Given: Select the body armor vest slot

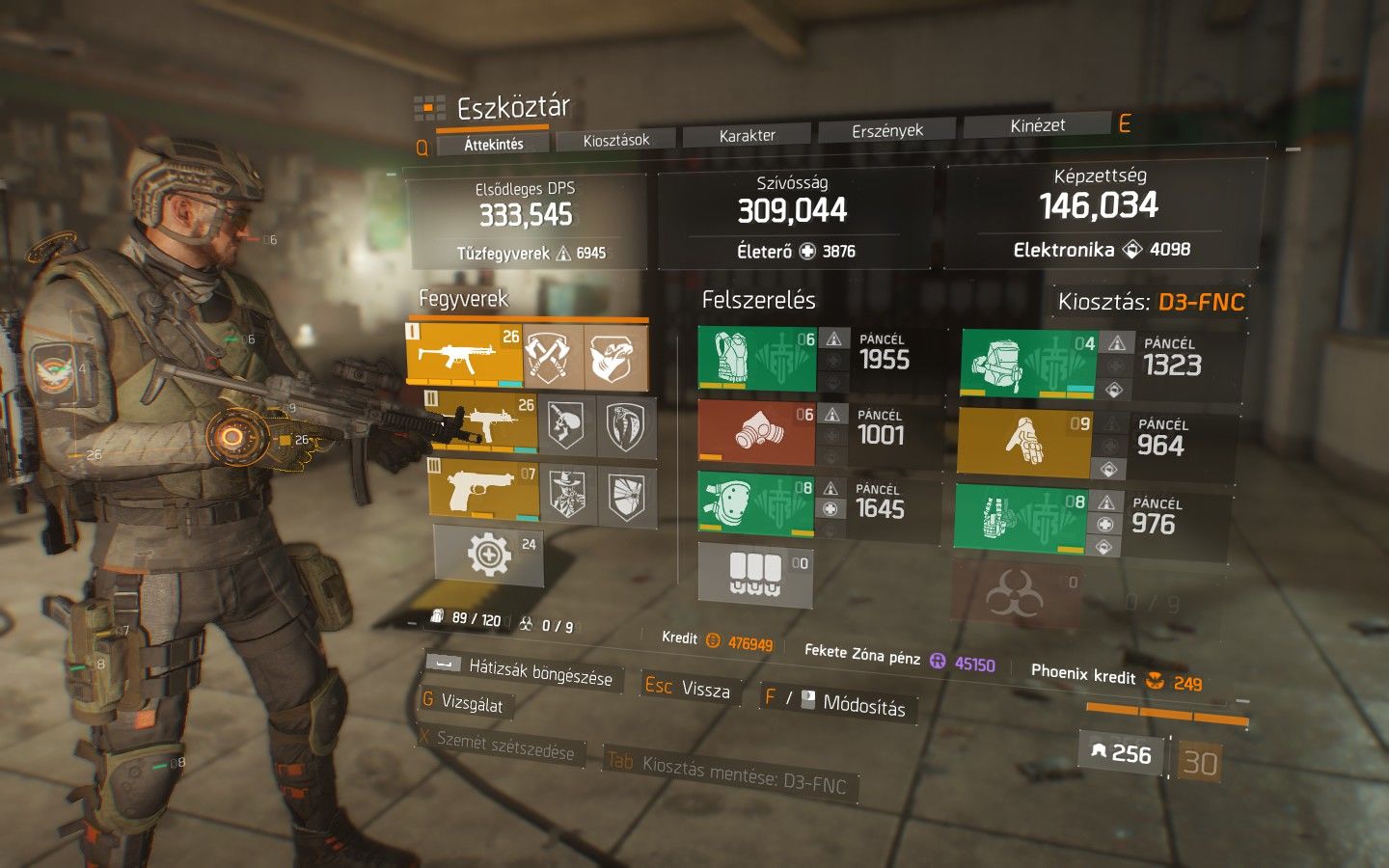Looking at the screenshot, I should coord(757,359).
